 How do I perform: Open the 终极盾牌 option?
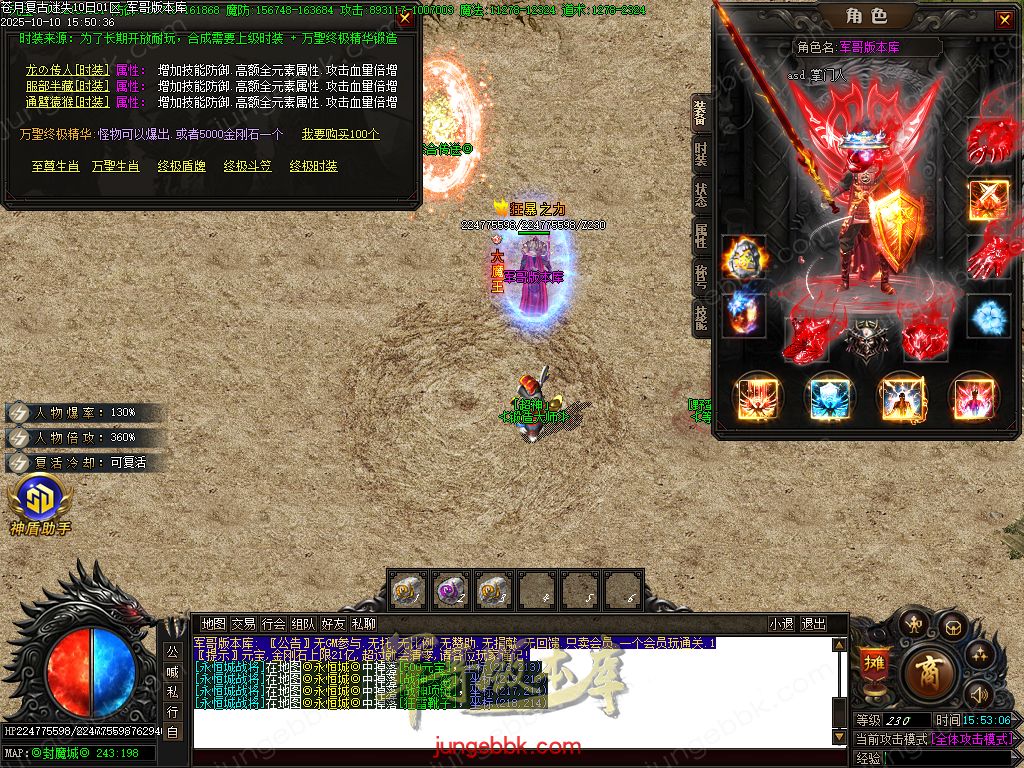(181, 166)
